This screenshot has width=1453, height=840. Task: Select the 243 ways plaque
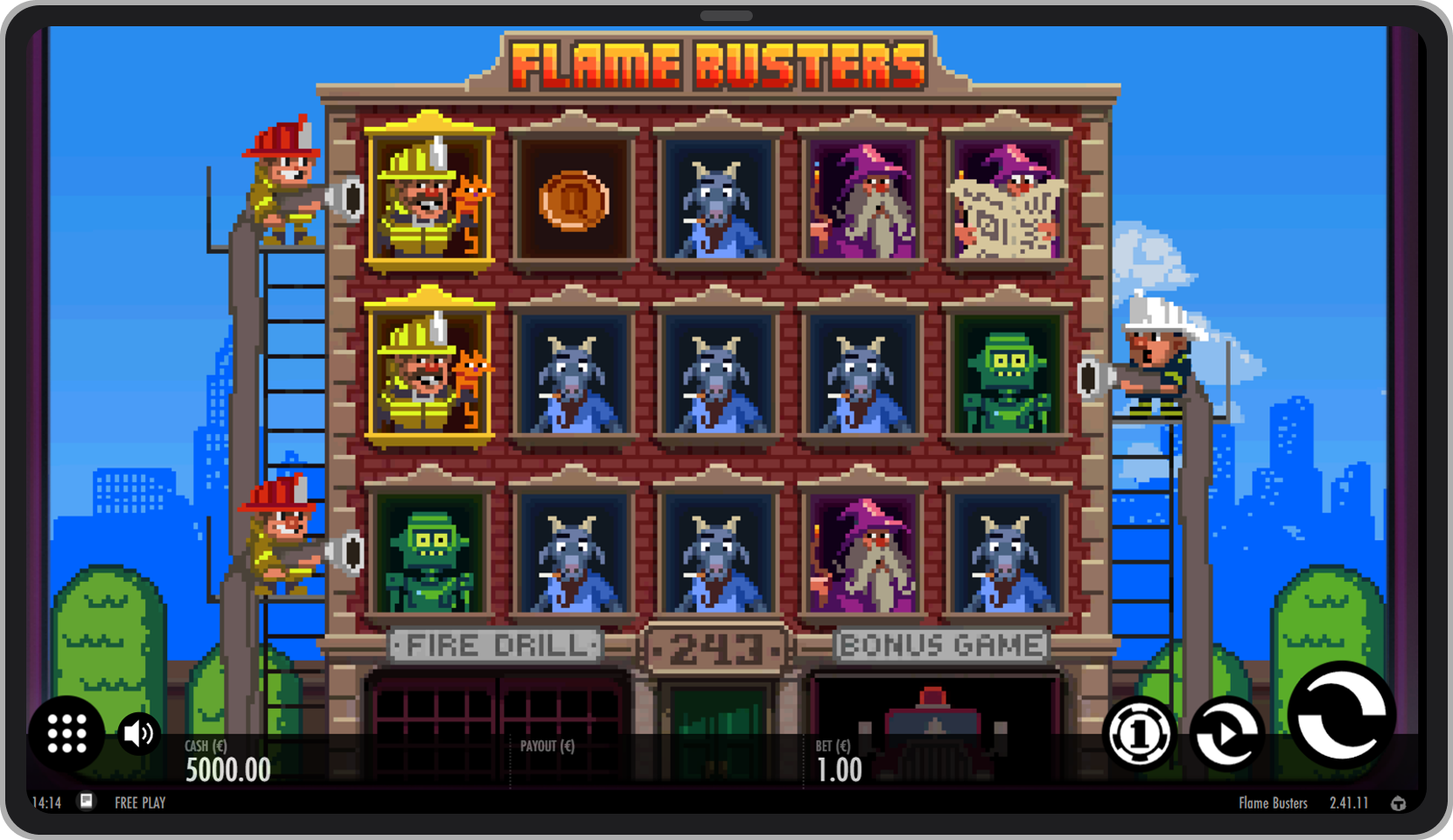point(718,647)
